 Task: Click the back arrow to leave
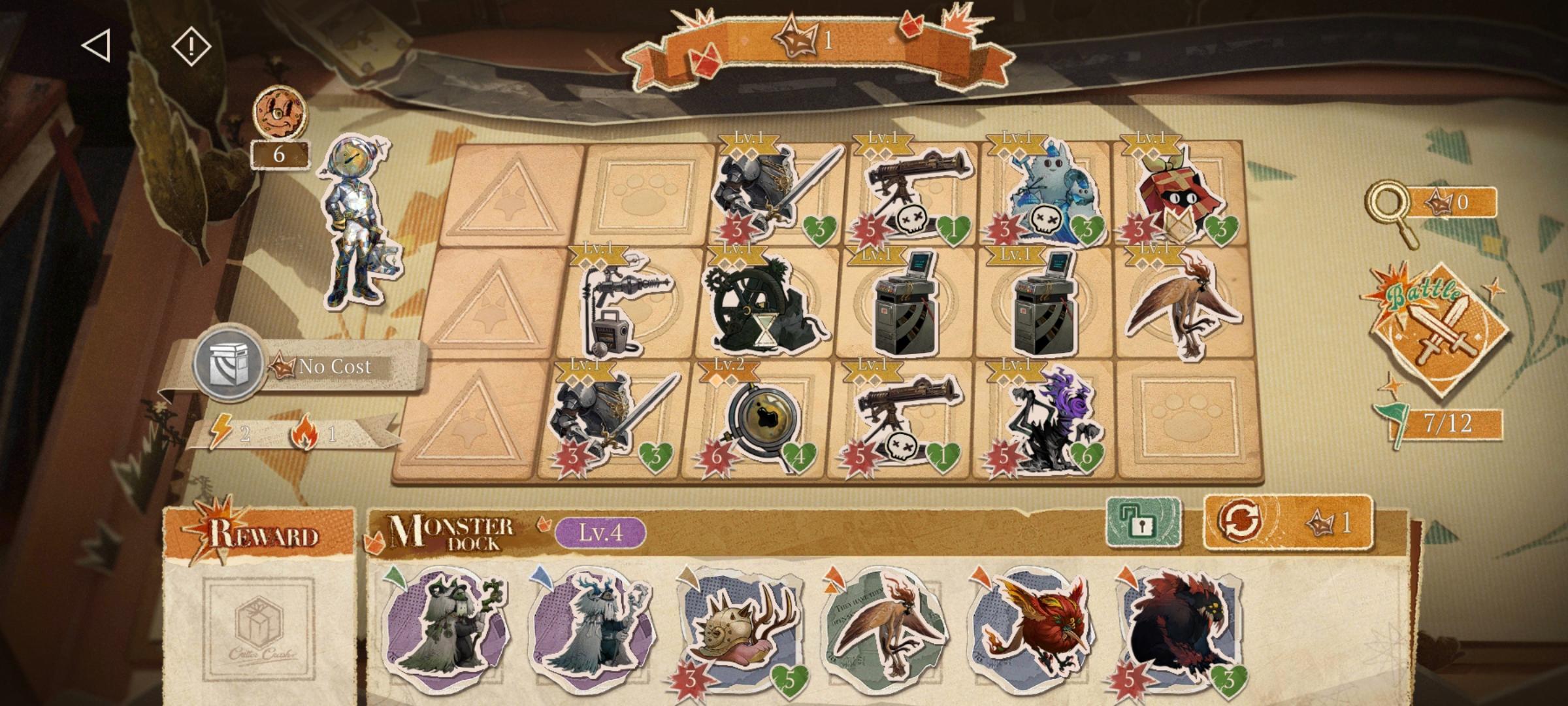pos(97,46)
